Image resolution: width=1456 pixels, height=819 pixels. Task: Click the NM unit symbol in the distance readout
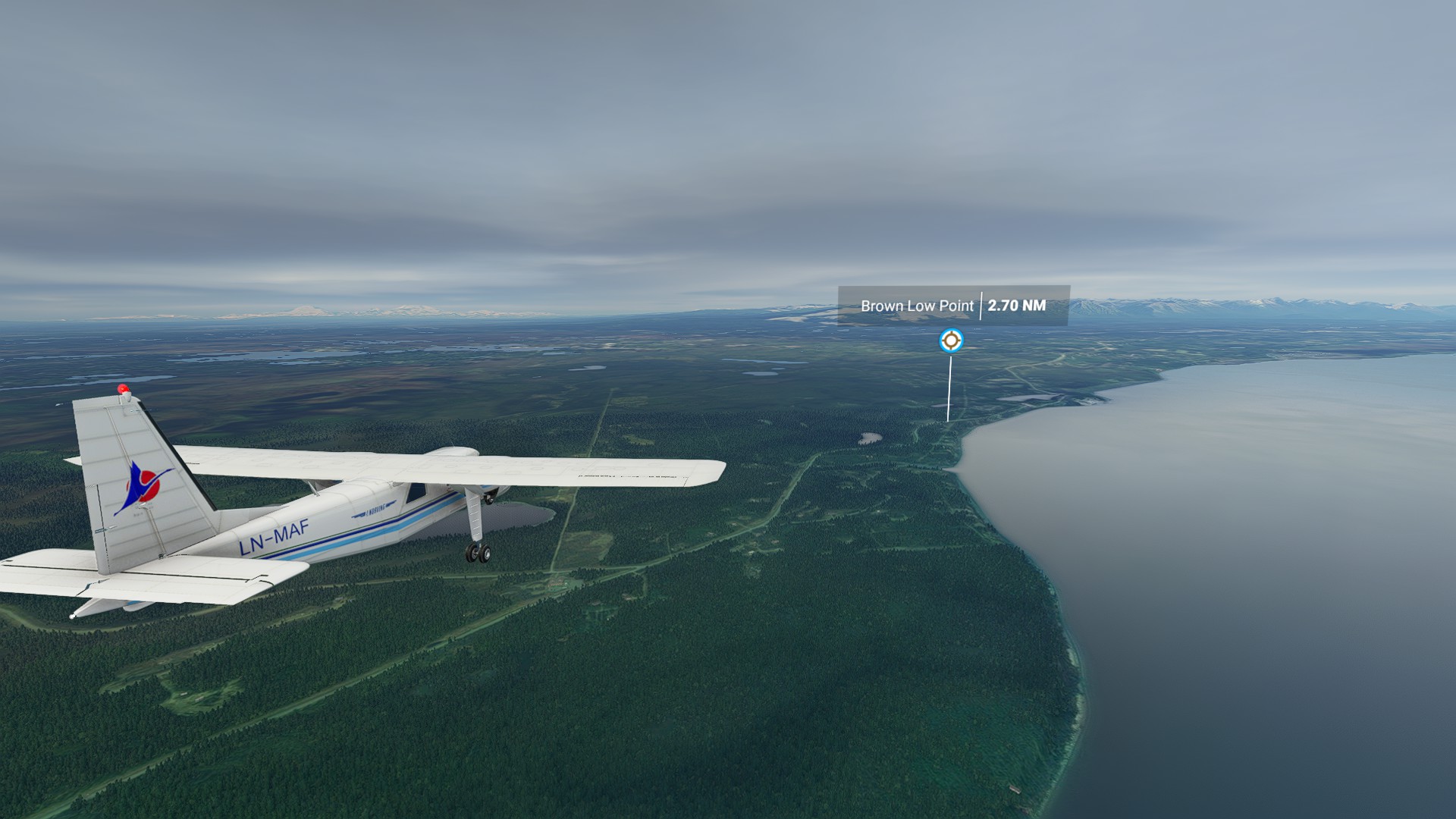pos(1034,306)
